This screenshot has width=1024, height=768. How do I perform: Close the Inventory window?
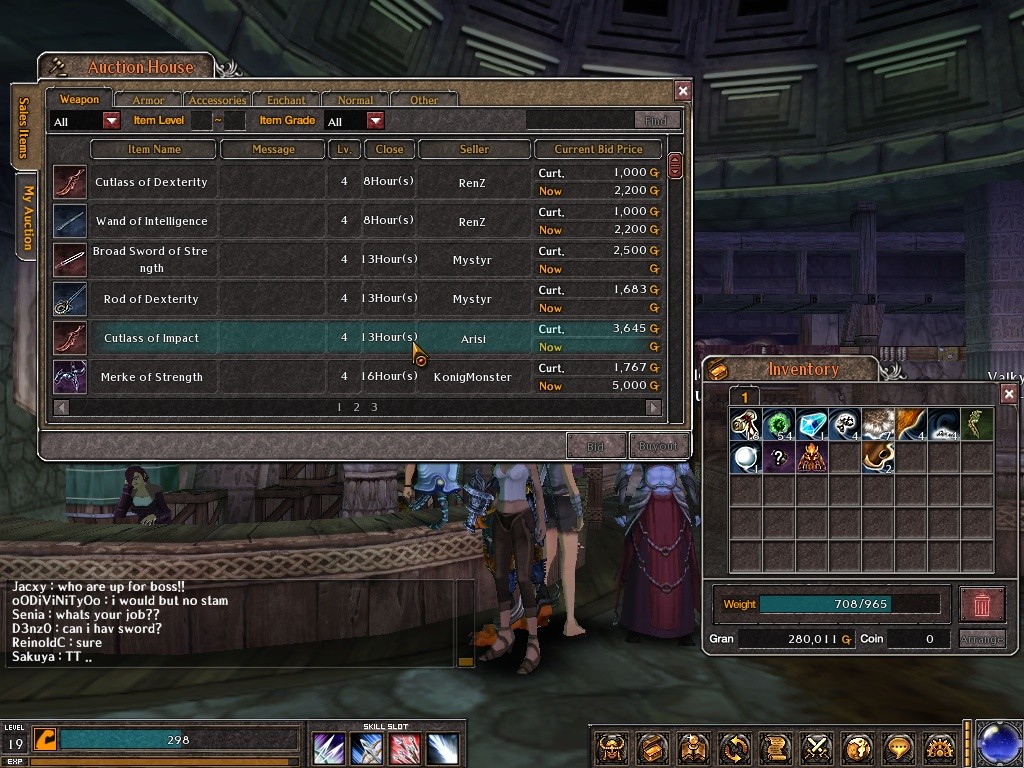point(1009,394)
